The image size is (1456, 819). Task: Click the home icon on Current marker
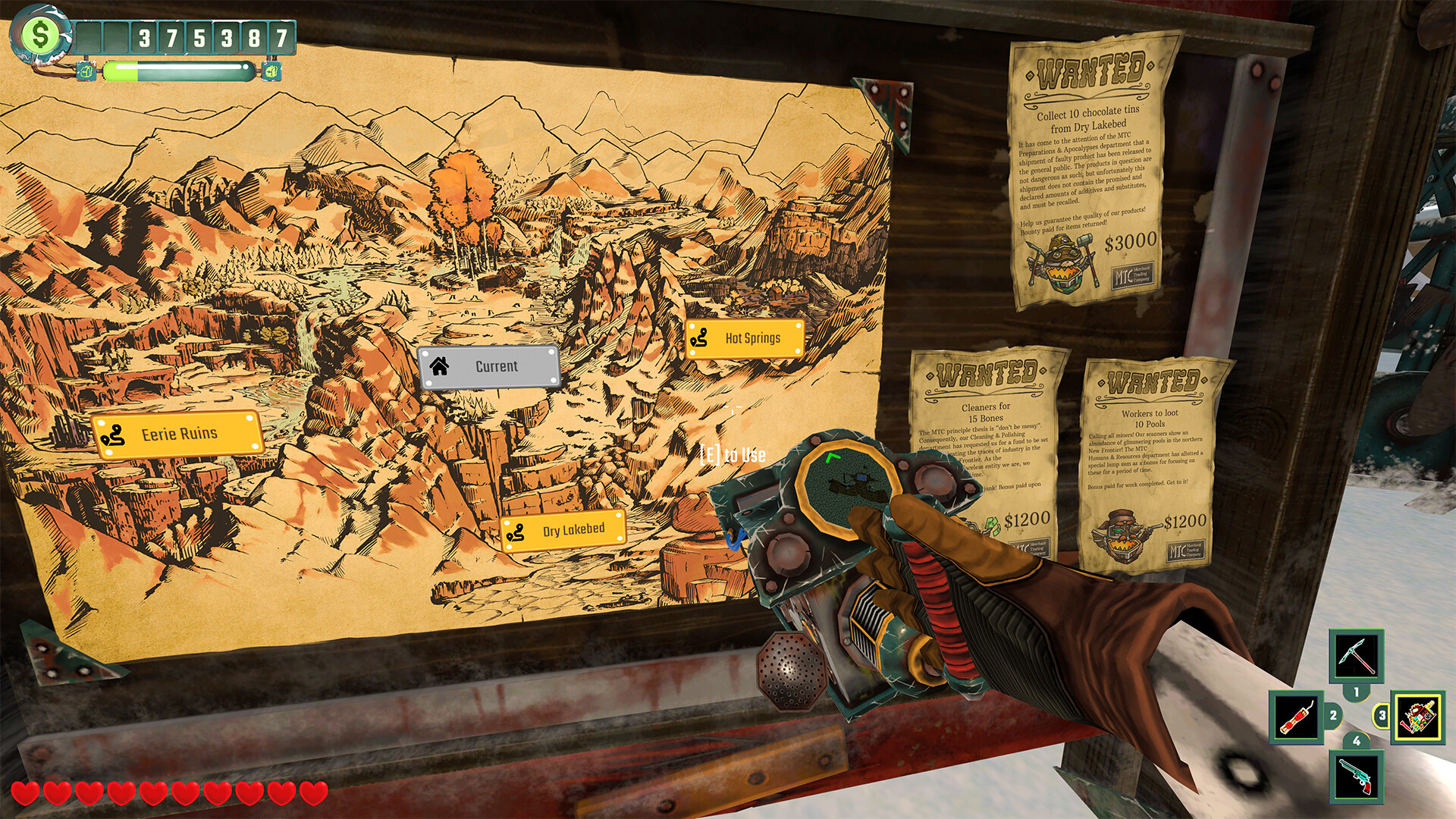tap(438, 366)
